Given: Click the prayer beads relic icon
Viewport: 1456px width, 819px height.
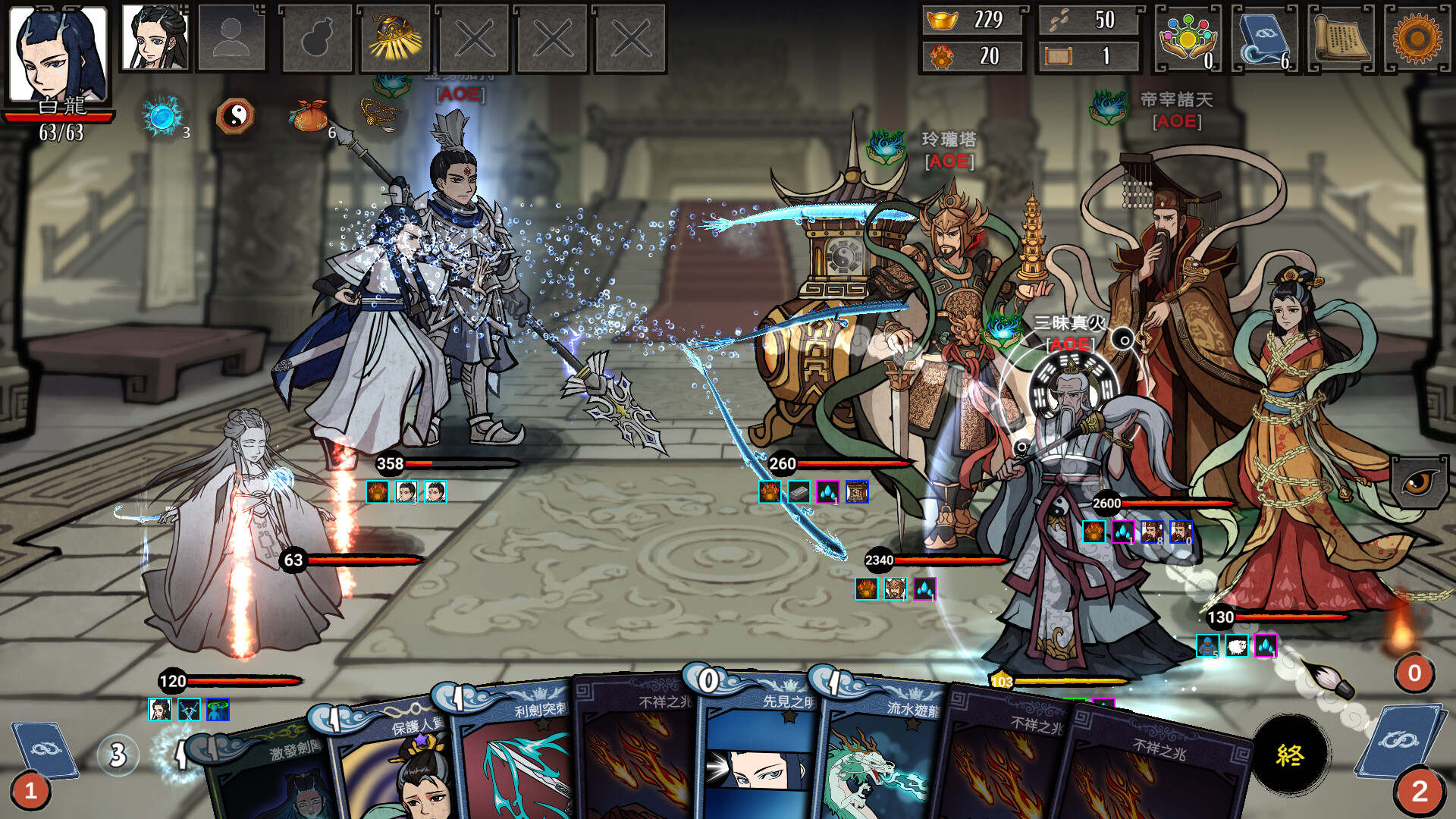Looking at the screenshot, I should pyautogui.click(x=379, y=116).
